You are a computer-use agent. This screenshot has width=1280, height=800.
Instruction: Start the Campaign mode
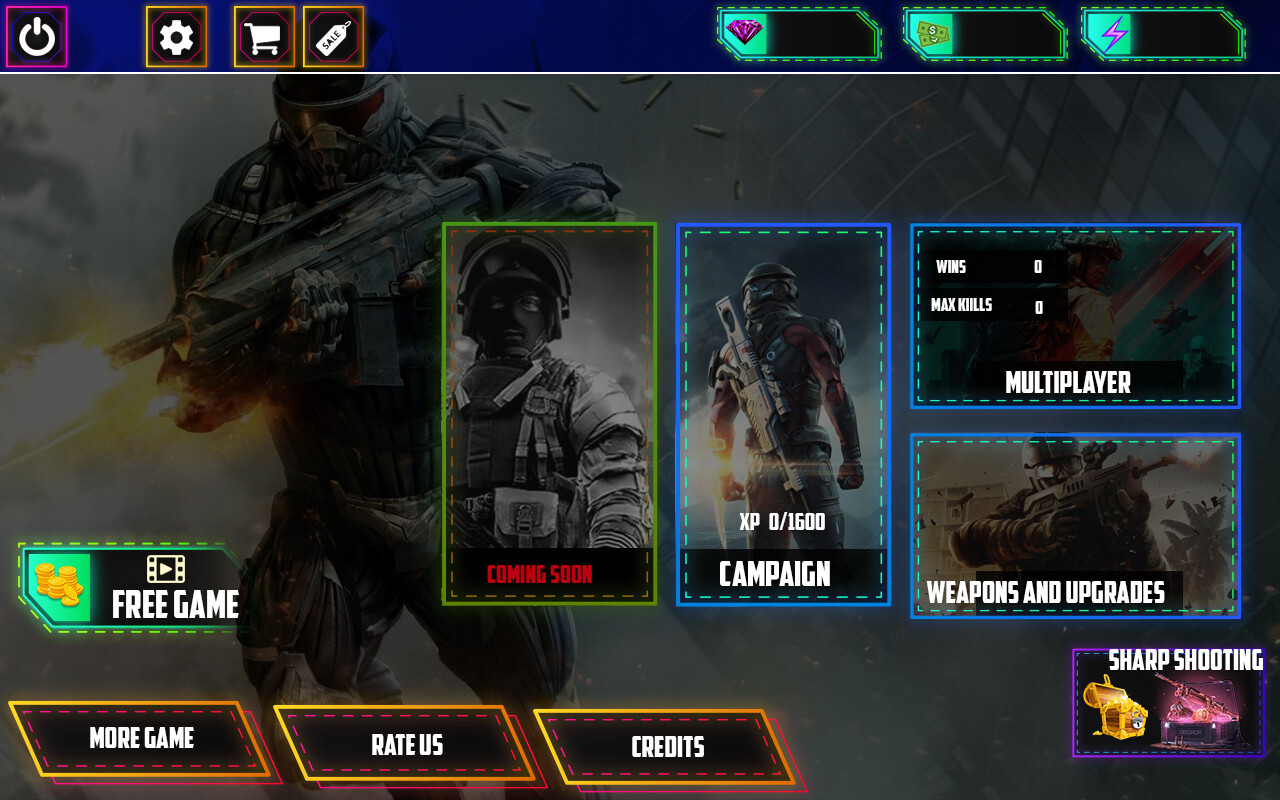pyautogui.click(x=783, y=414)
